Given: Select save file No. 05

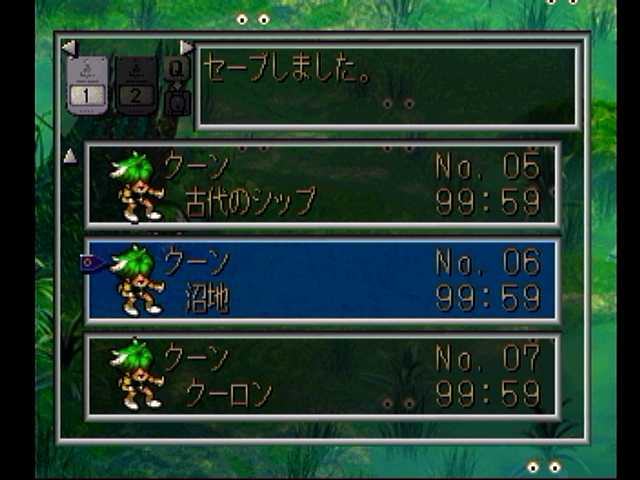Looking at the screenshot, I should [x=322, y=184].
